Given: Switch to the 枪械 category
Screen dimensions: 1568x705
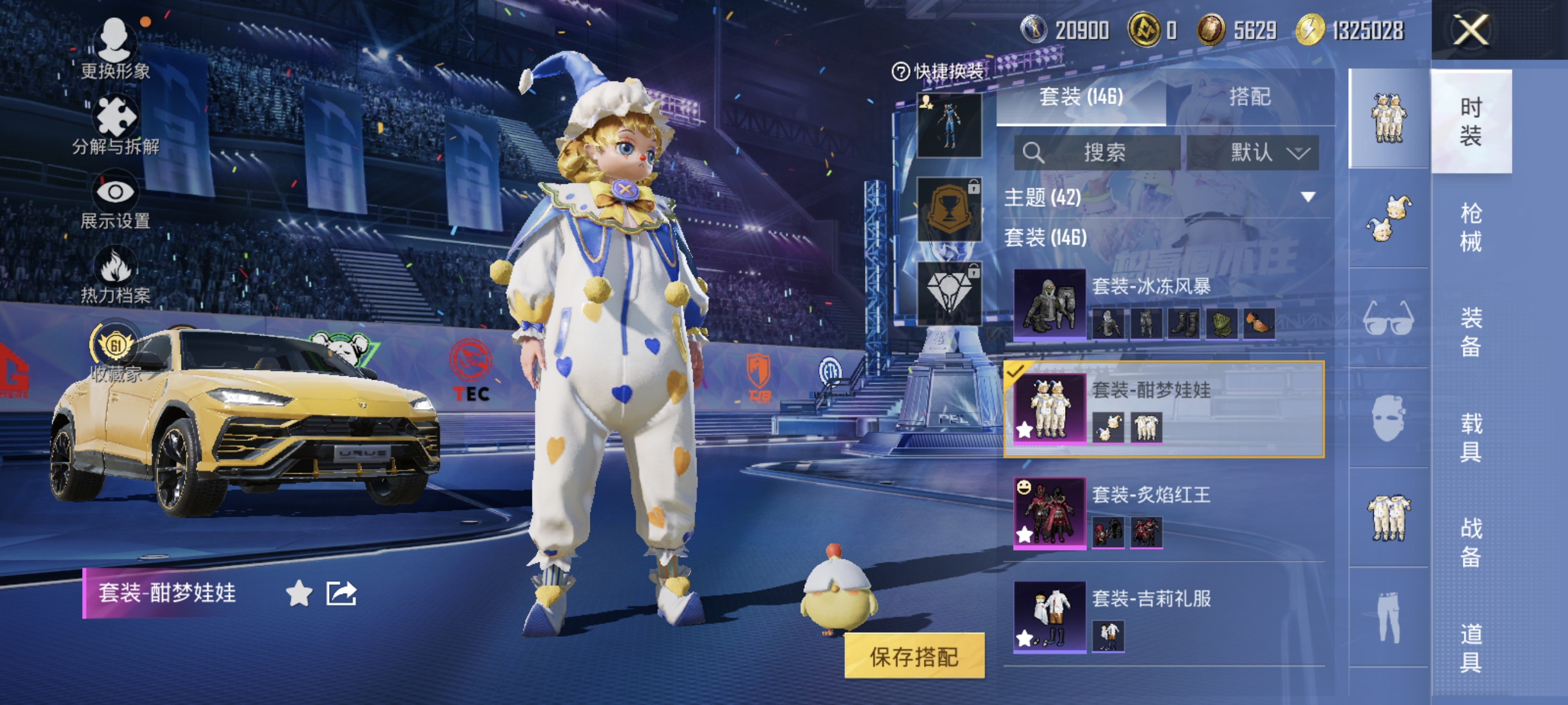Looking at the screenshot, I should [1470, 227].
